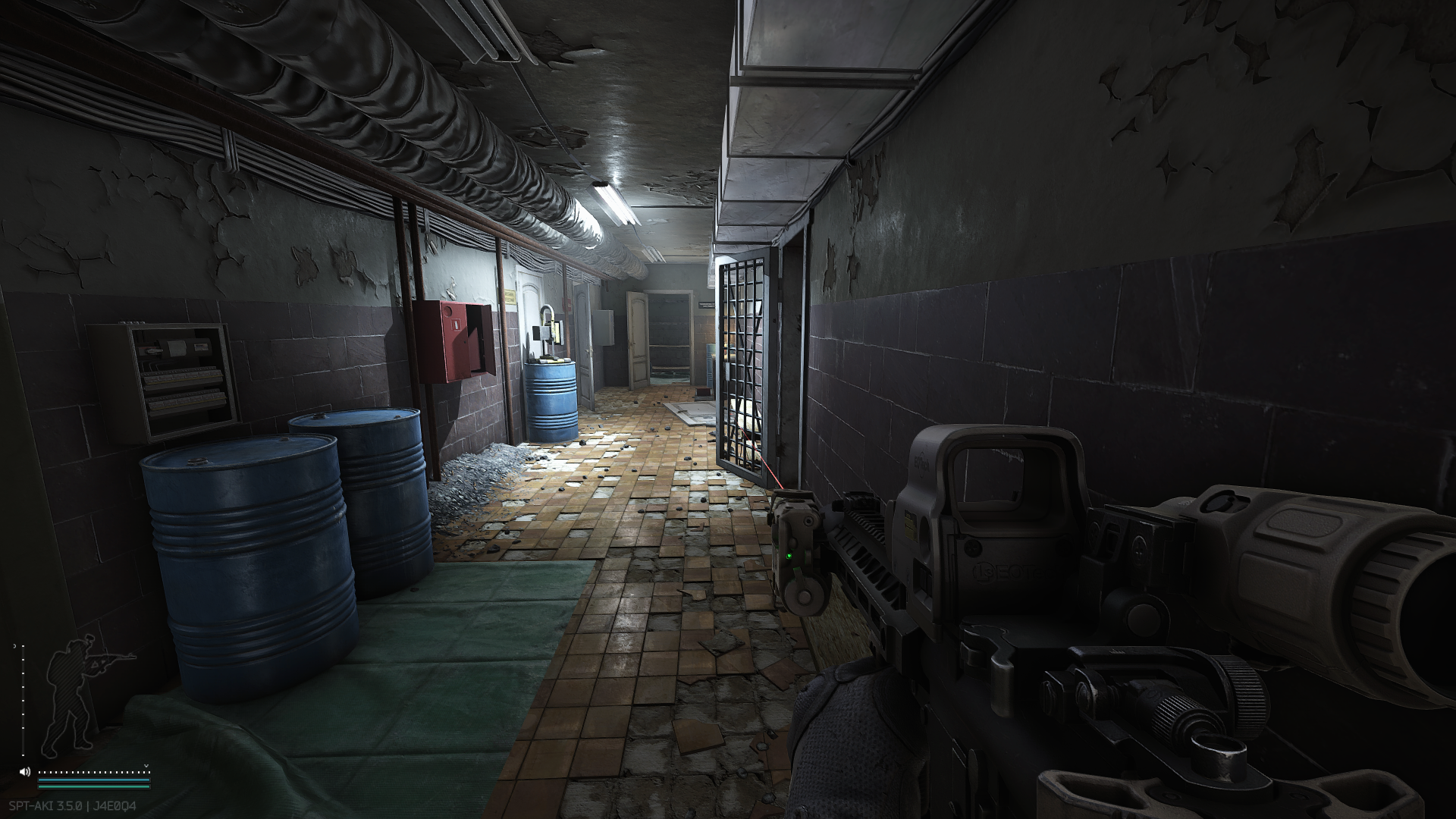Click the speaker noise-level icon
Viewport: 1456px width, 819px height.
coord(25,772)
